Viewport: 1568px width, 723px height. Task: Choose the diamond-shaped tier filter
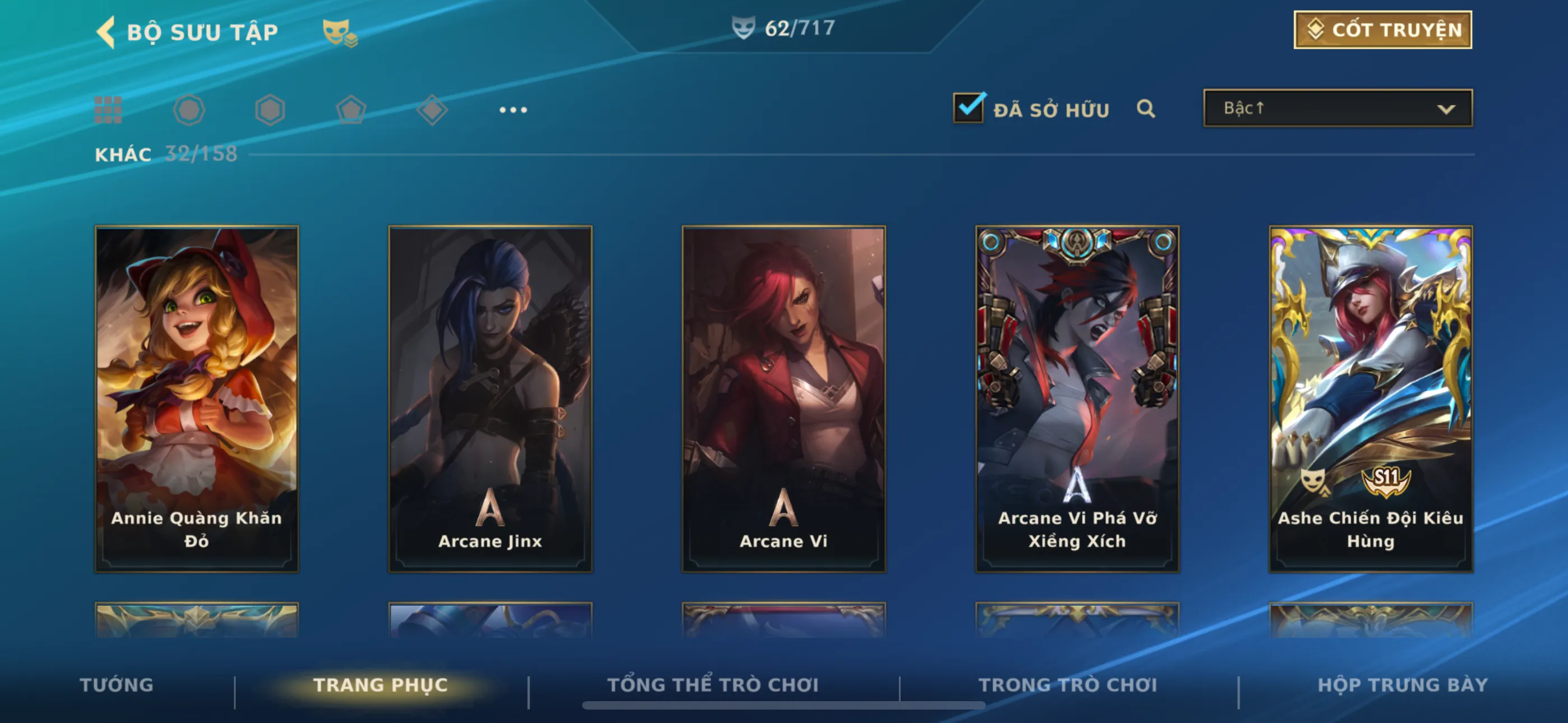pos(432,110)
